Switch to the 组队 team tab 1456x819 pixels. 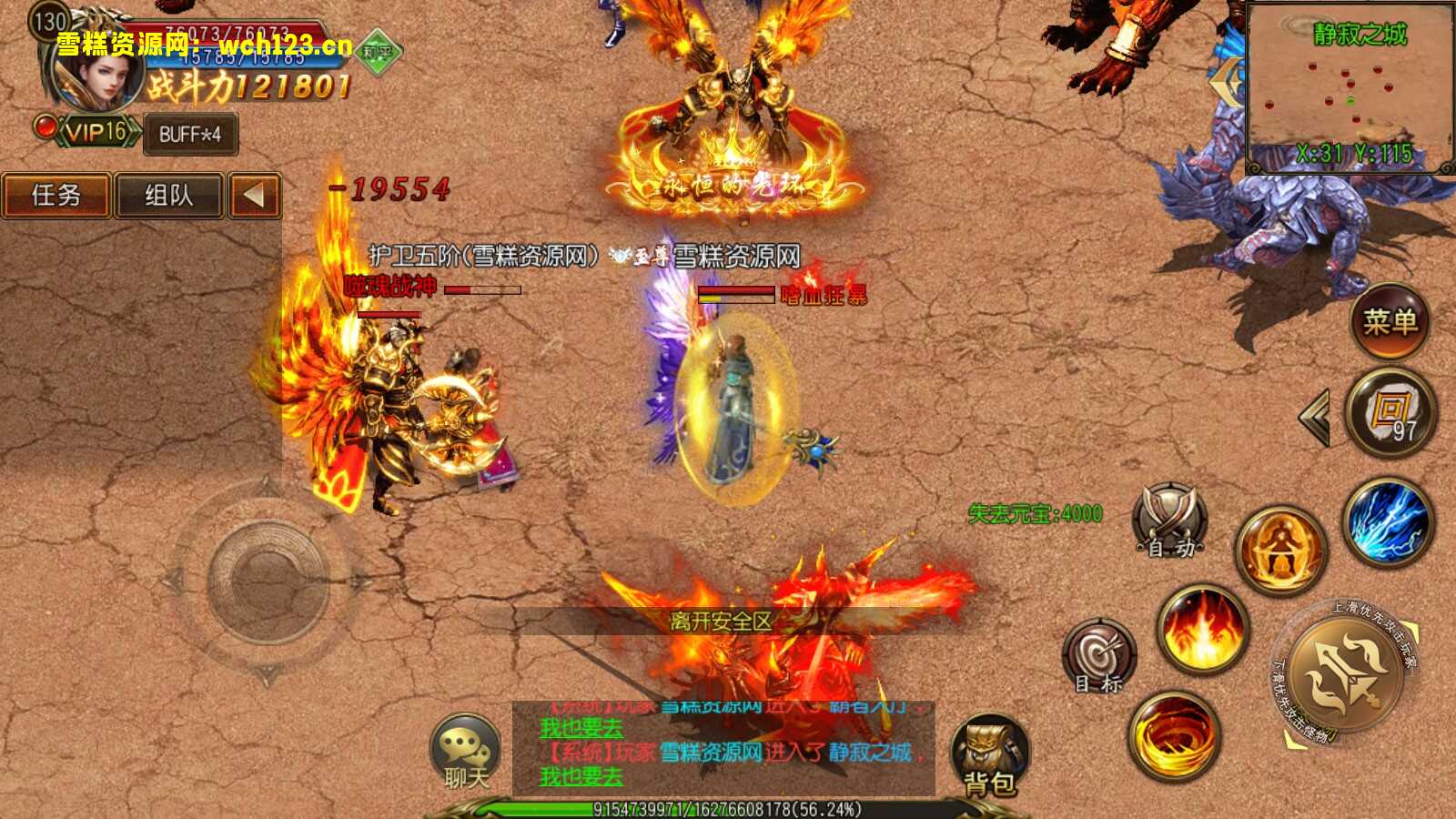169,196
